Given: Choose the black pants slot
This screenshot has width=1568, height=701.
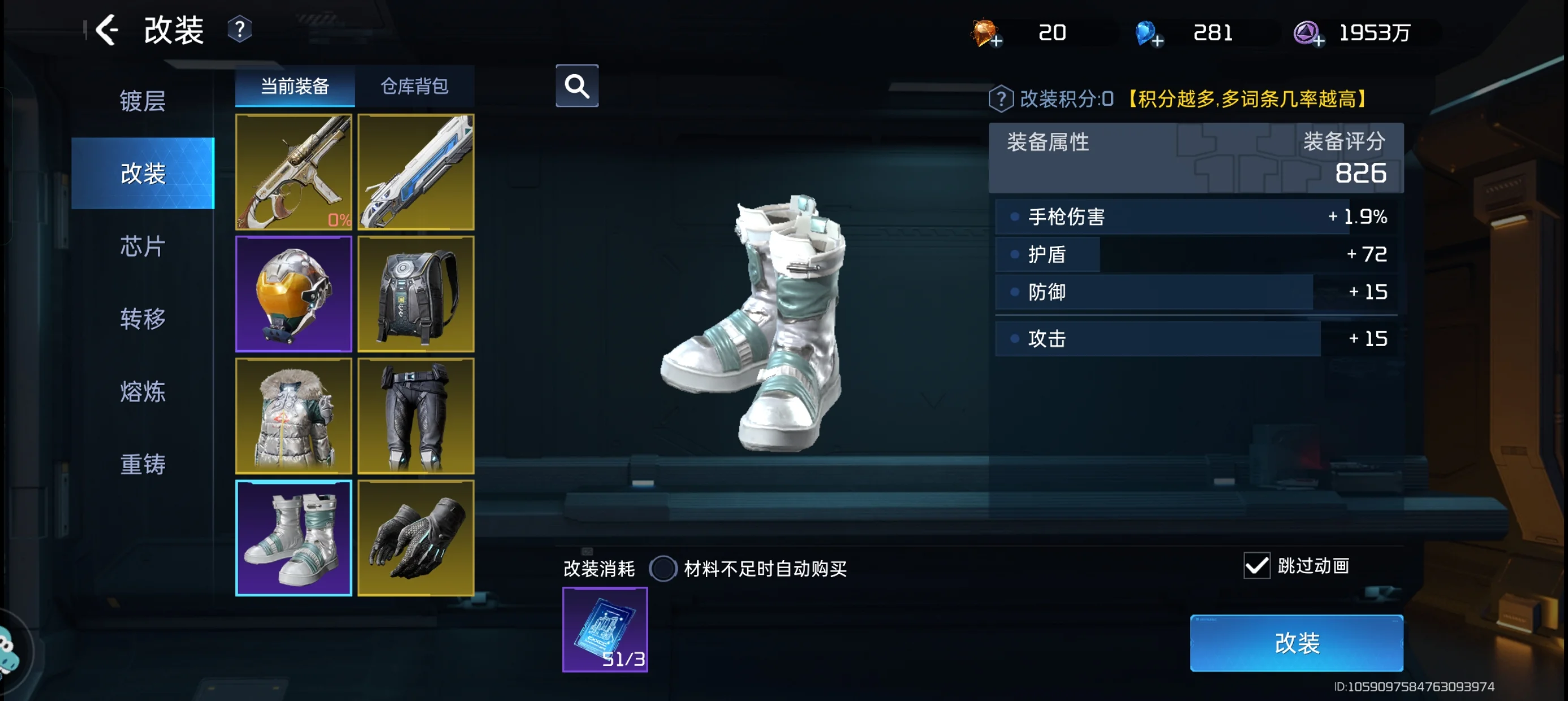Looking at the screenshot, I should pos(416,416).
